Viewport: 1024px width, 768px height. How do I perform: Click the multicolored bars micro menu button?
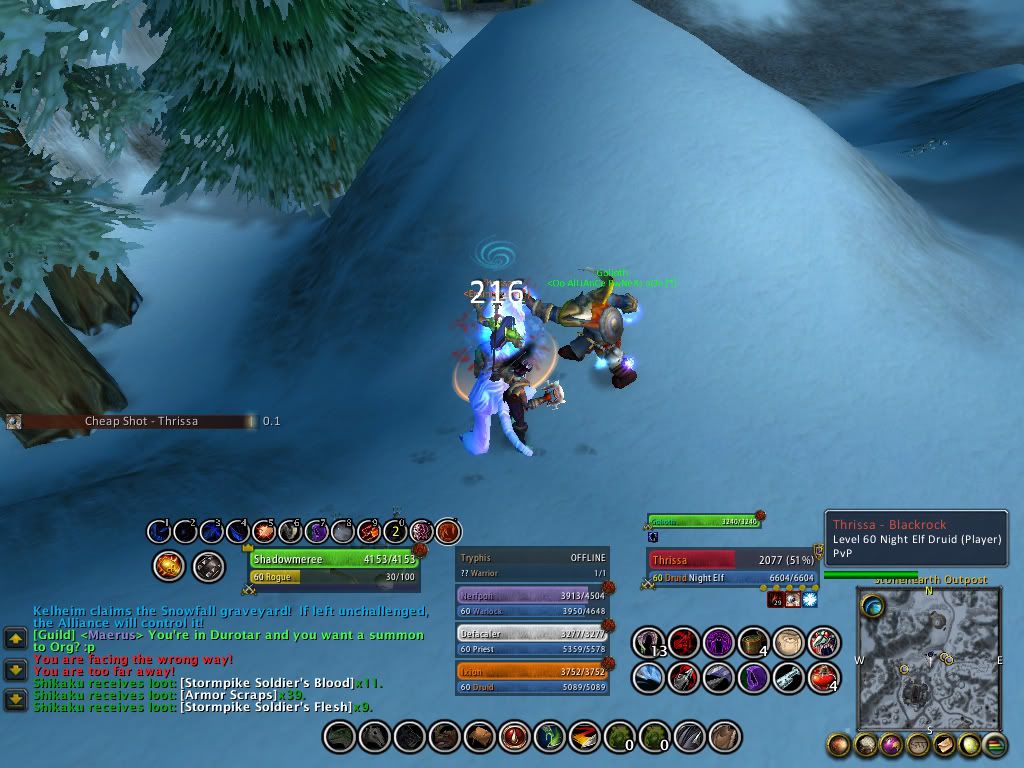994,744
